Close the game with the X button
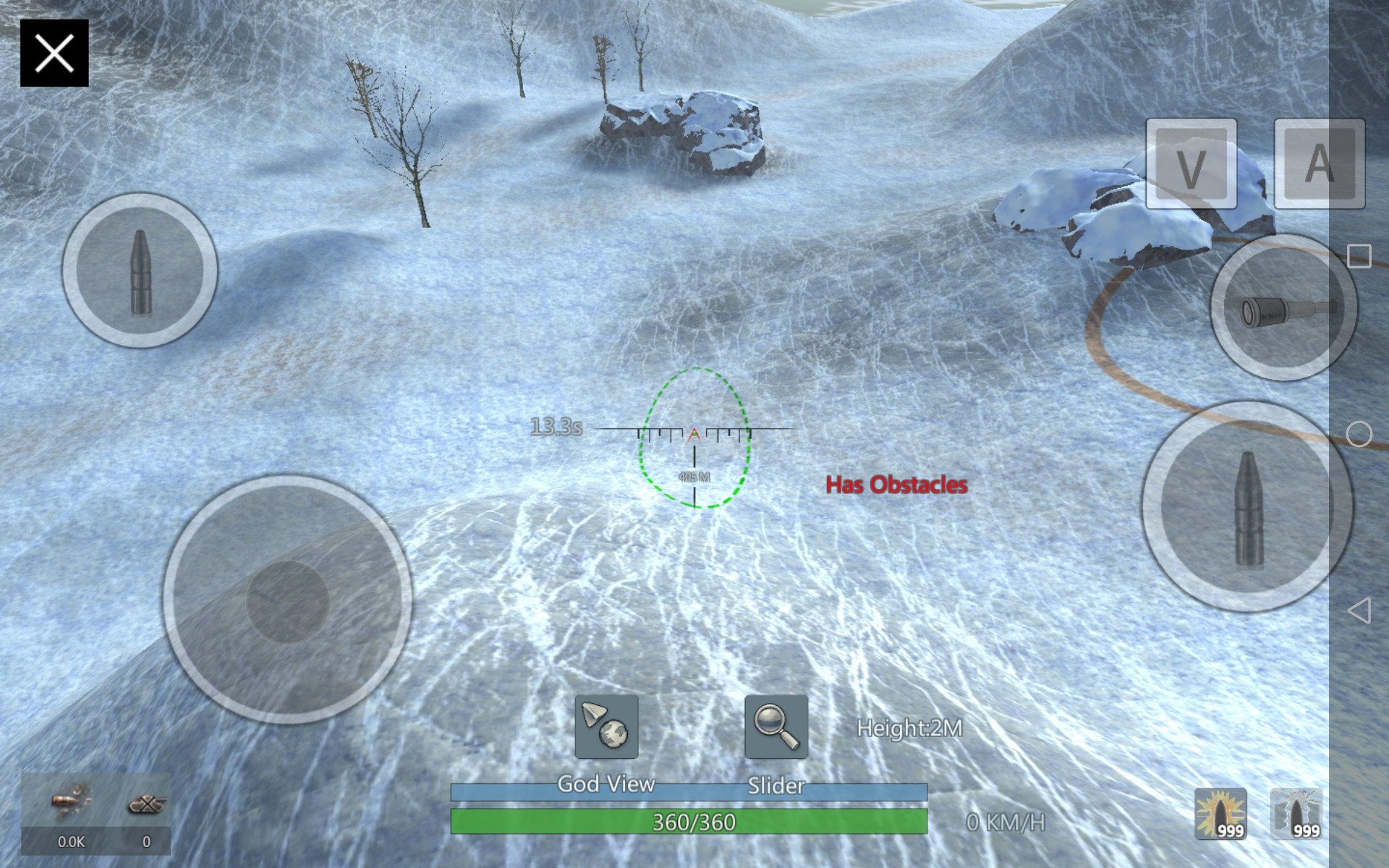Screen dimensions: 1389x868 pyautogui.click(x=54, y=54)
